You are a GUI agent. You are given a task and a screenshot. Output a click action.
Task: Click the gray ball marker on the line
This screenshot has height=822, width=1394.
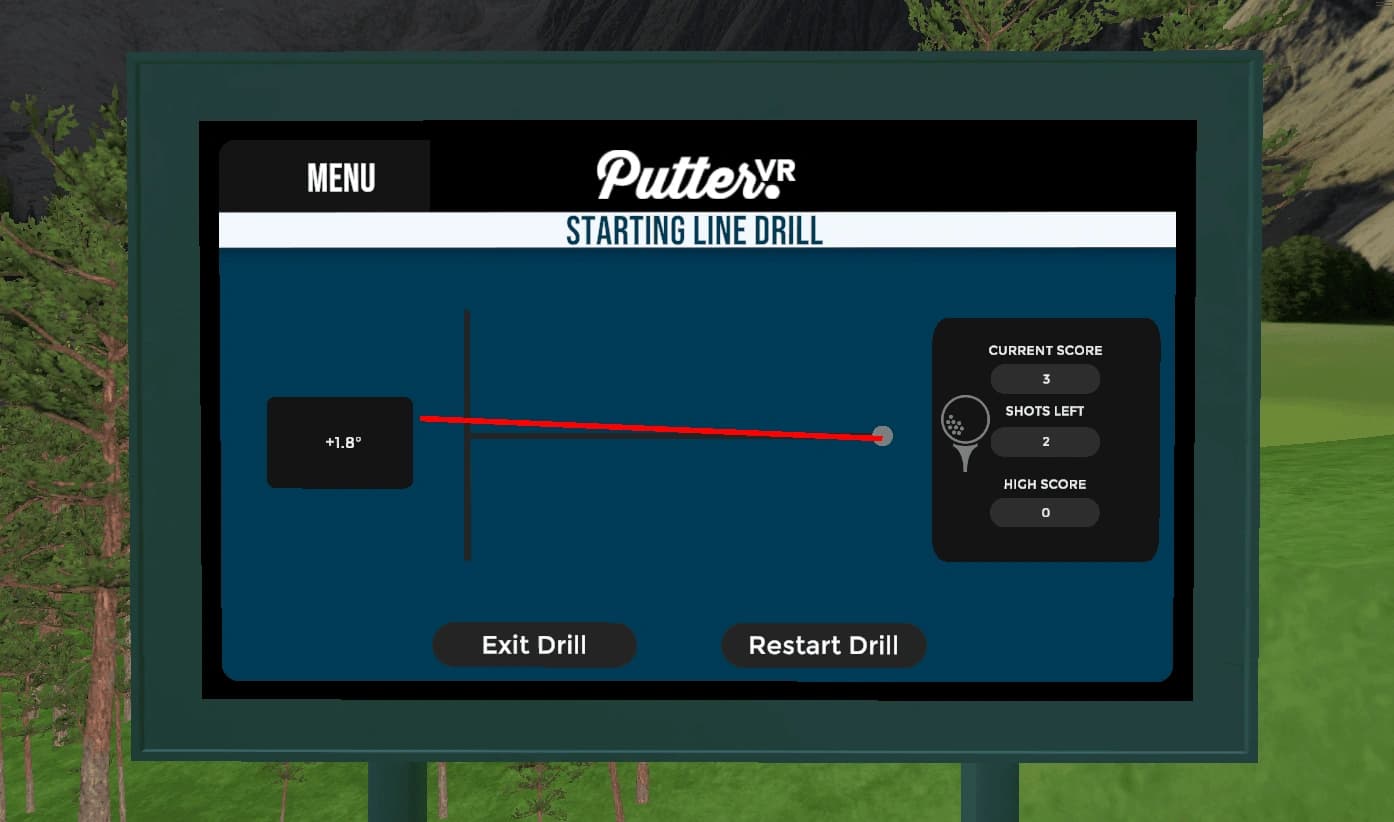coord(882,436)
